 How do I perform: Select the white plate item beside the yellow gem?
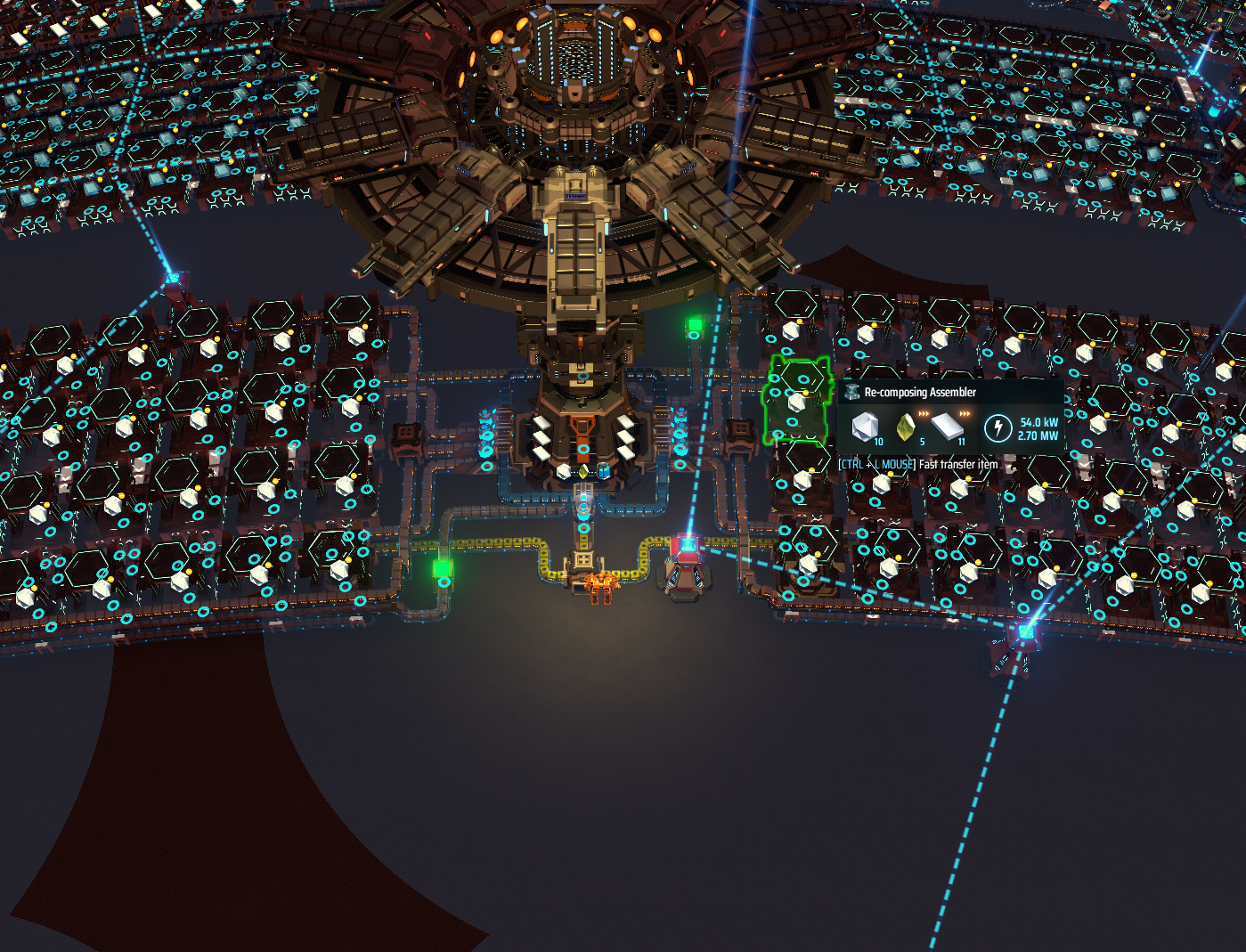point(564,472)
